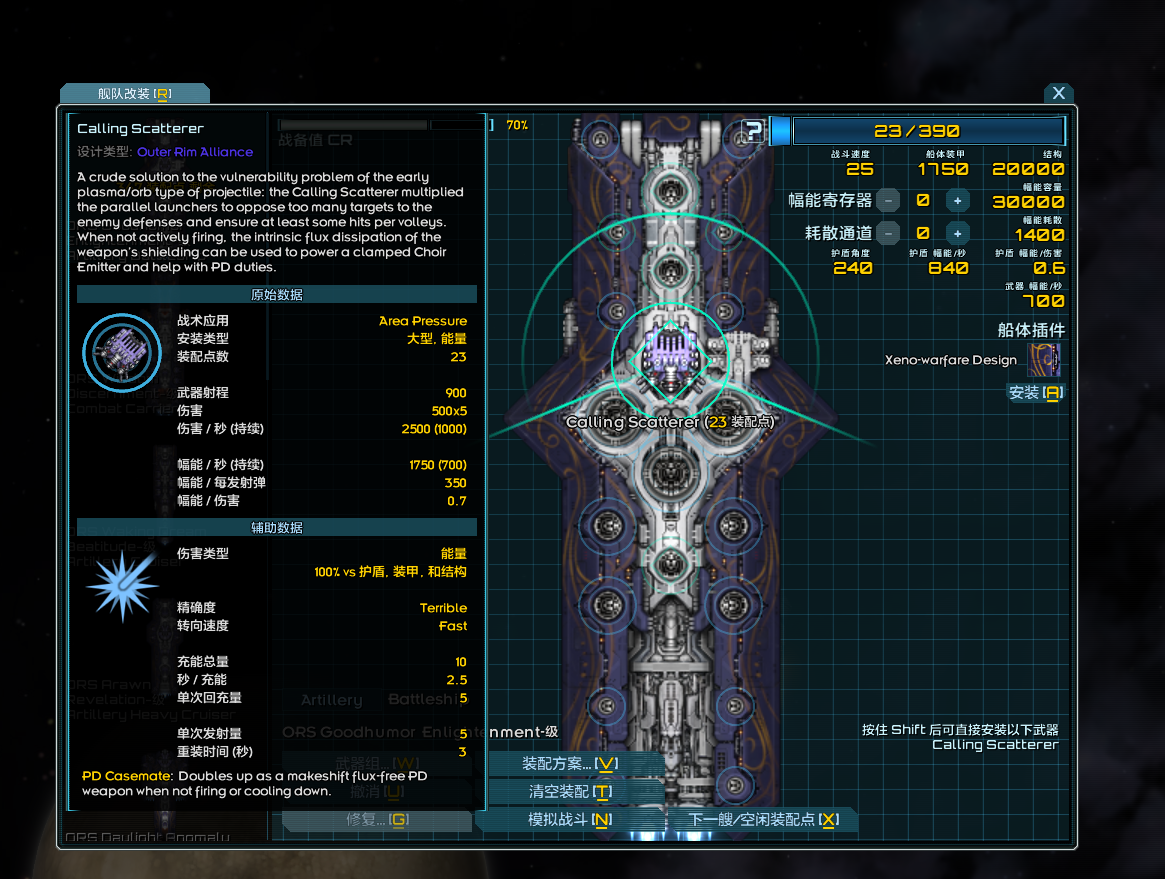Add a 耗散通道 with its plus button
This screenshot has width=1165, height=879.
[x=957, y=234]
